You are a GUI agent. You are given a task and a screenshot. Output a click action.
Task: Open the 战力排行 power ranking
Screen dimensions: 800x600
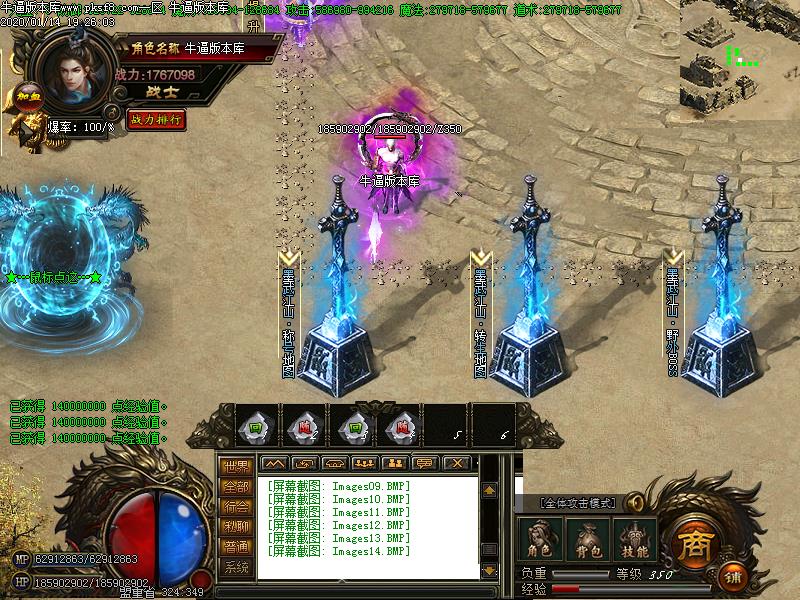coord(157,119)
